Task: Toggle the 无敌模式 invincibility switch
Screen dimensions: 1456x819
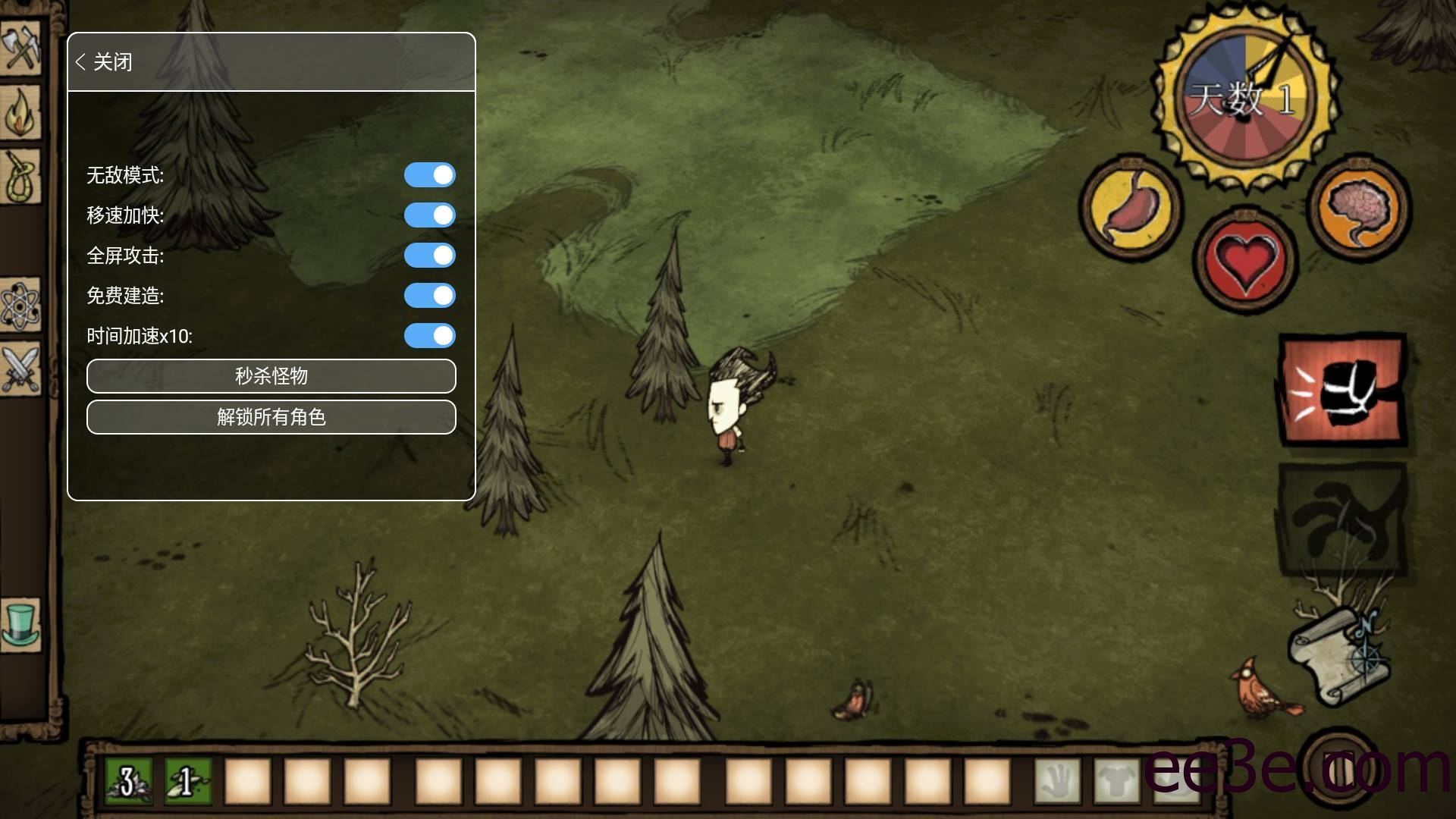Action: tap(429, 175)
